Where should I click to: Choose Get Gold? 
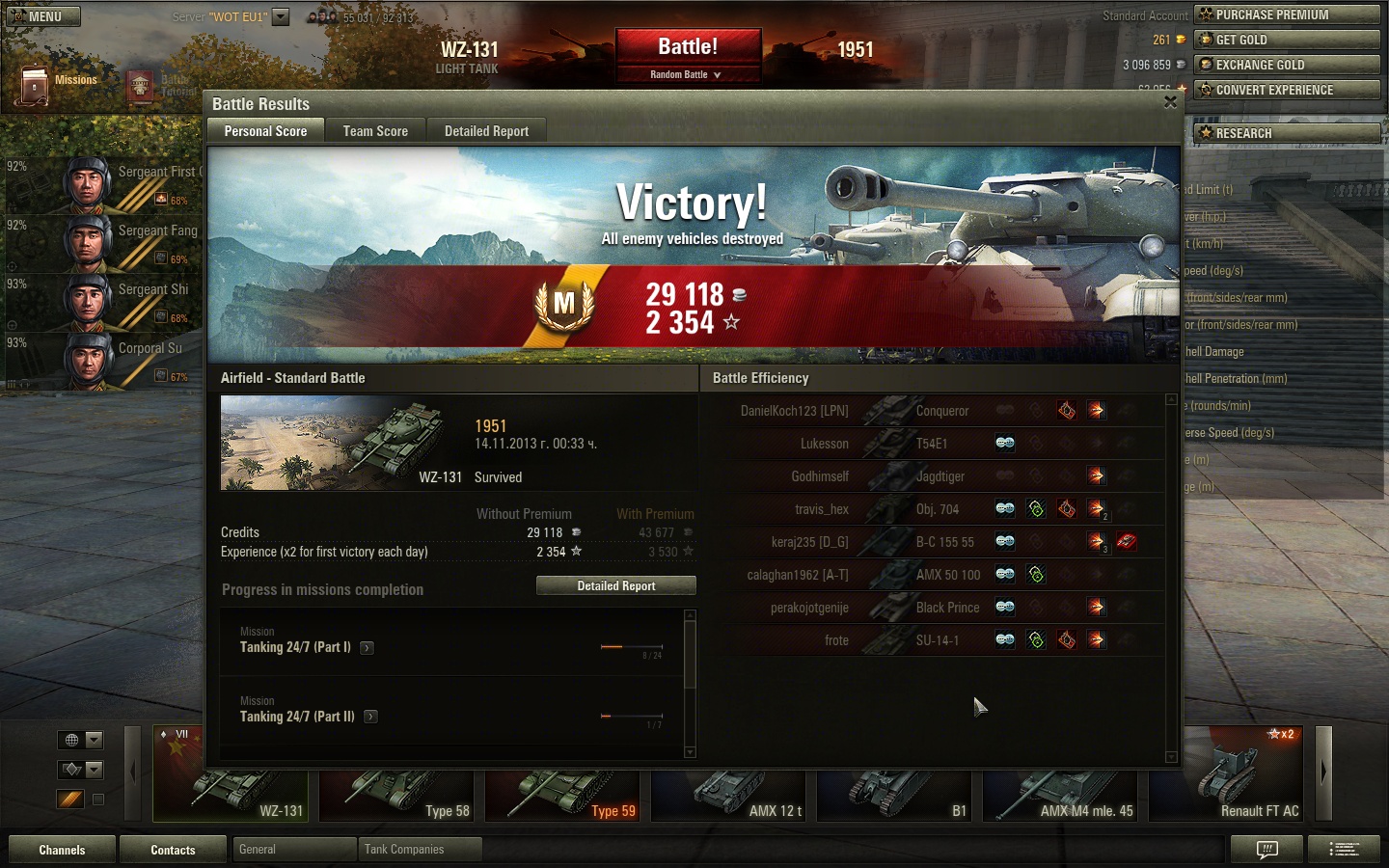[1287, 40]
